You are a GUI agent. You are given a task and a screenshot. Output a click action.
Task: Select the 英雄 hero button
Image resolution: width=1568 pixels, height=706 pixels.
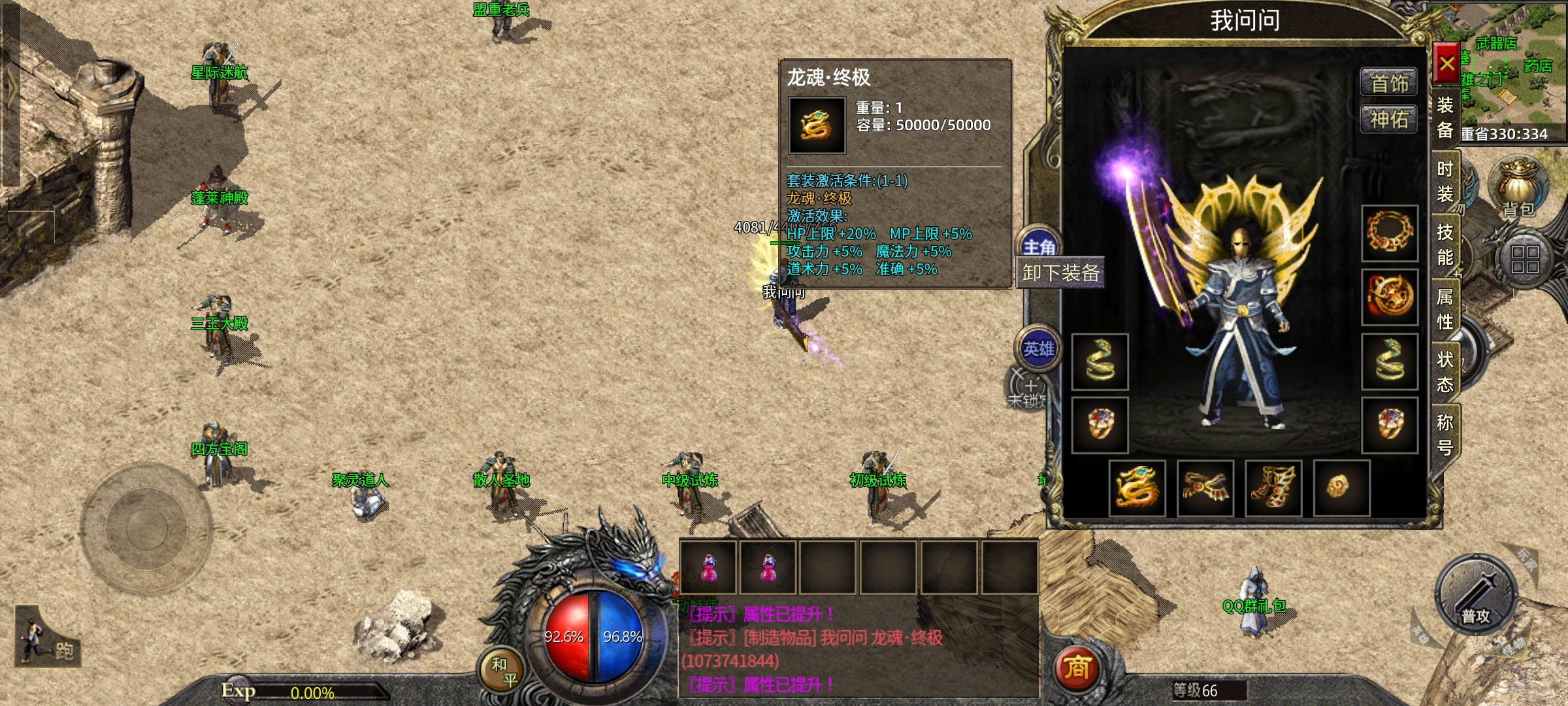point(1038,348)
